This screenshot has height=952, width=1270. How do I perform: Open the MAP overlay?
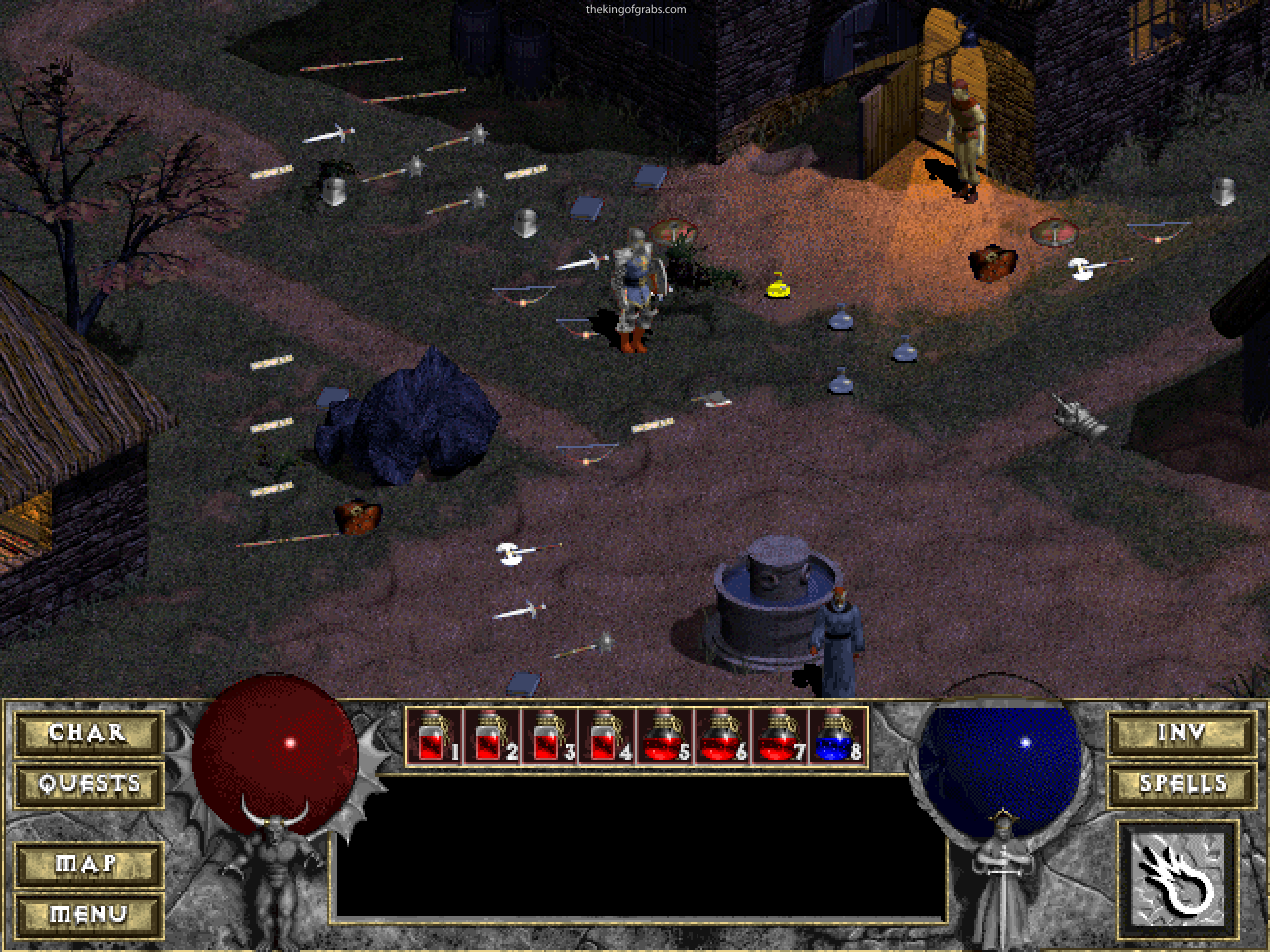tap(87, 865)
